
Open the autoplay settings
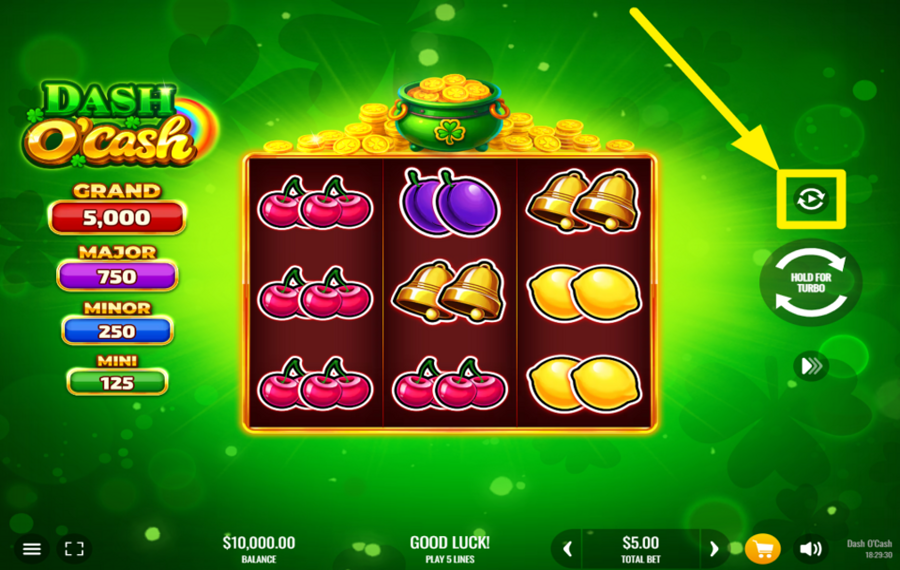click(x=811, y=199)
